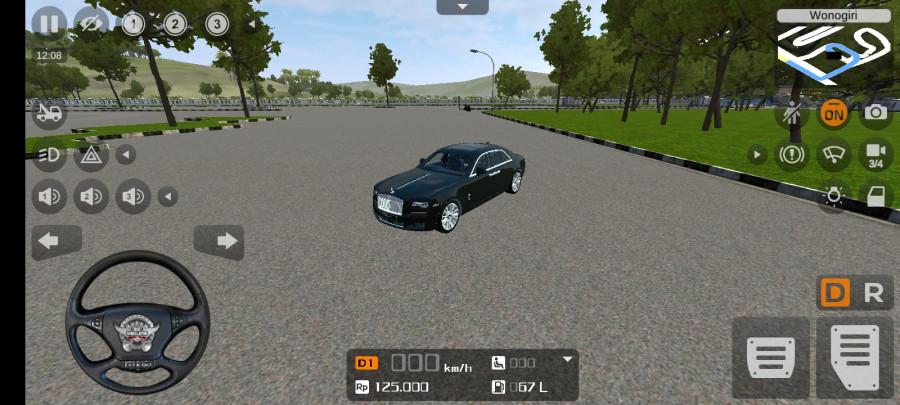The height and width of the screenshot is (405, 900).
Task: Sound horn number 1
Action: click(x=48, y=196)
